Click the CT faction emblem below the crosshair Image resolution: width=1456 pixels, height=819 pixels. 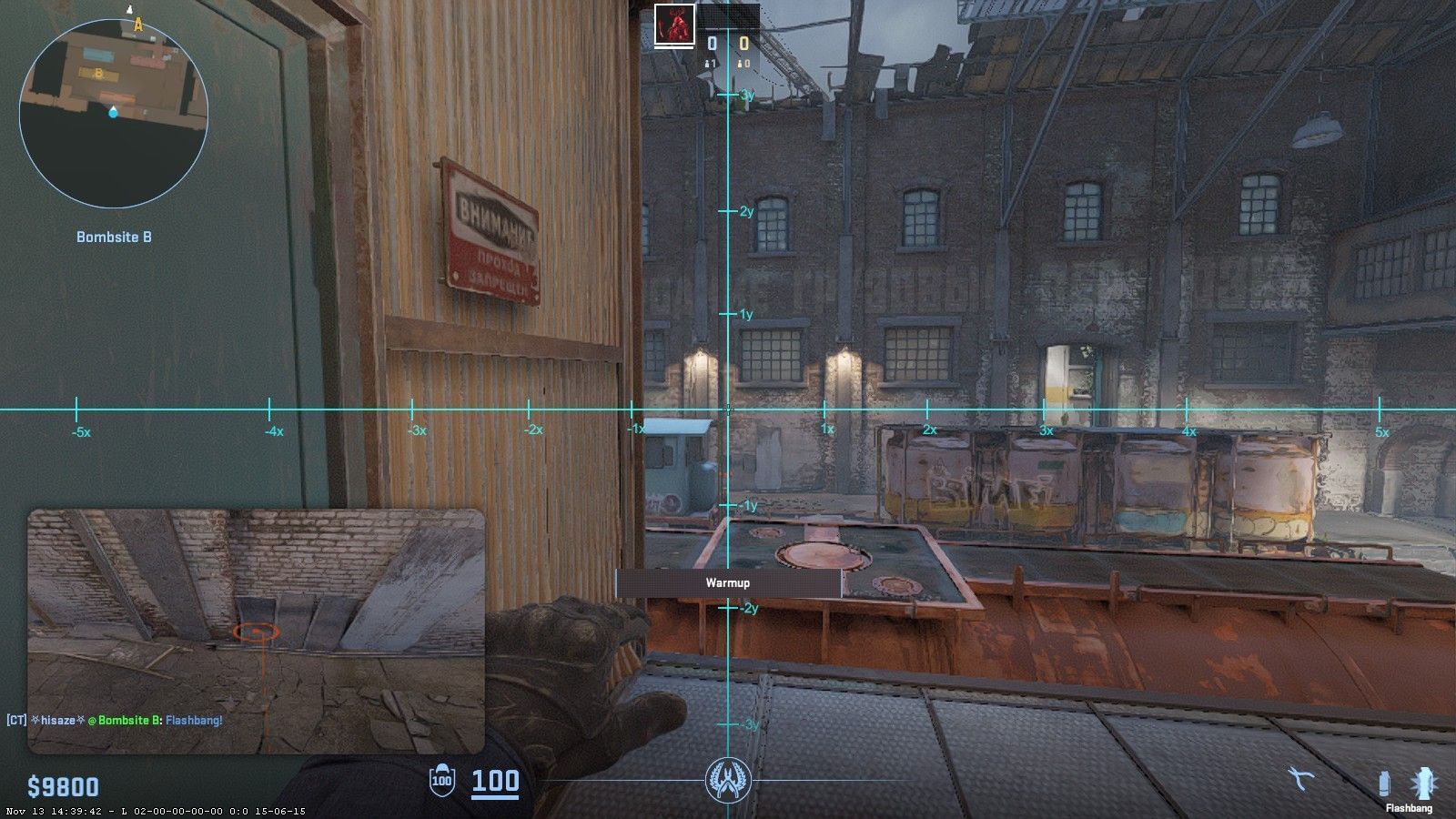tap(728, 780)
